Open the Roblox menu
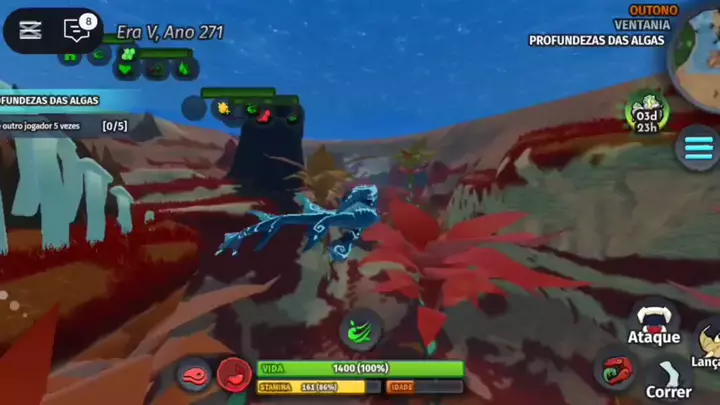 (x=30, y=30)
